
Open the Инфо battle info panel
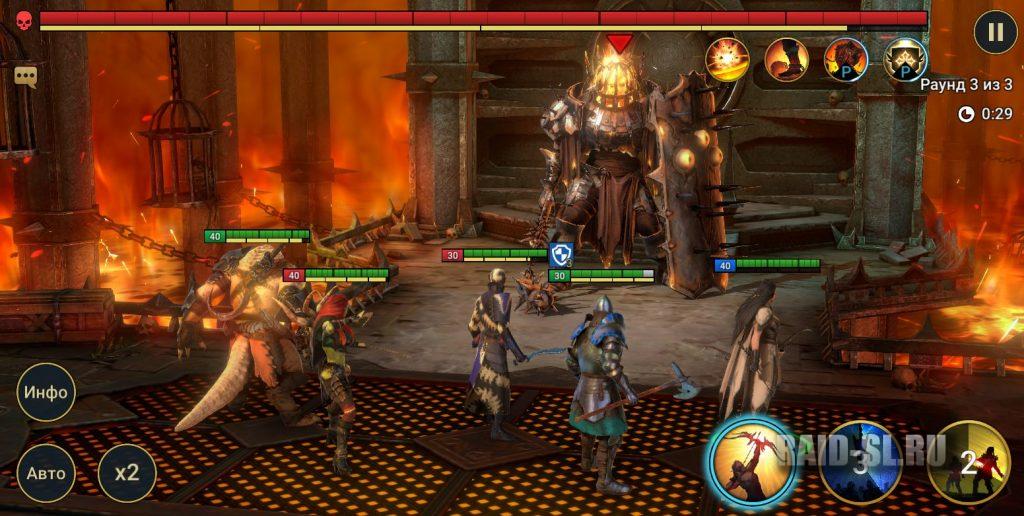(46, 391)
